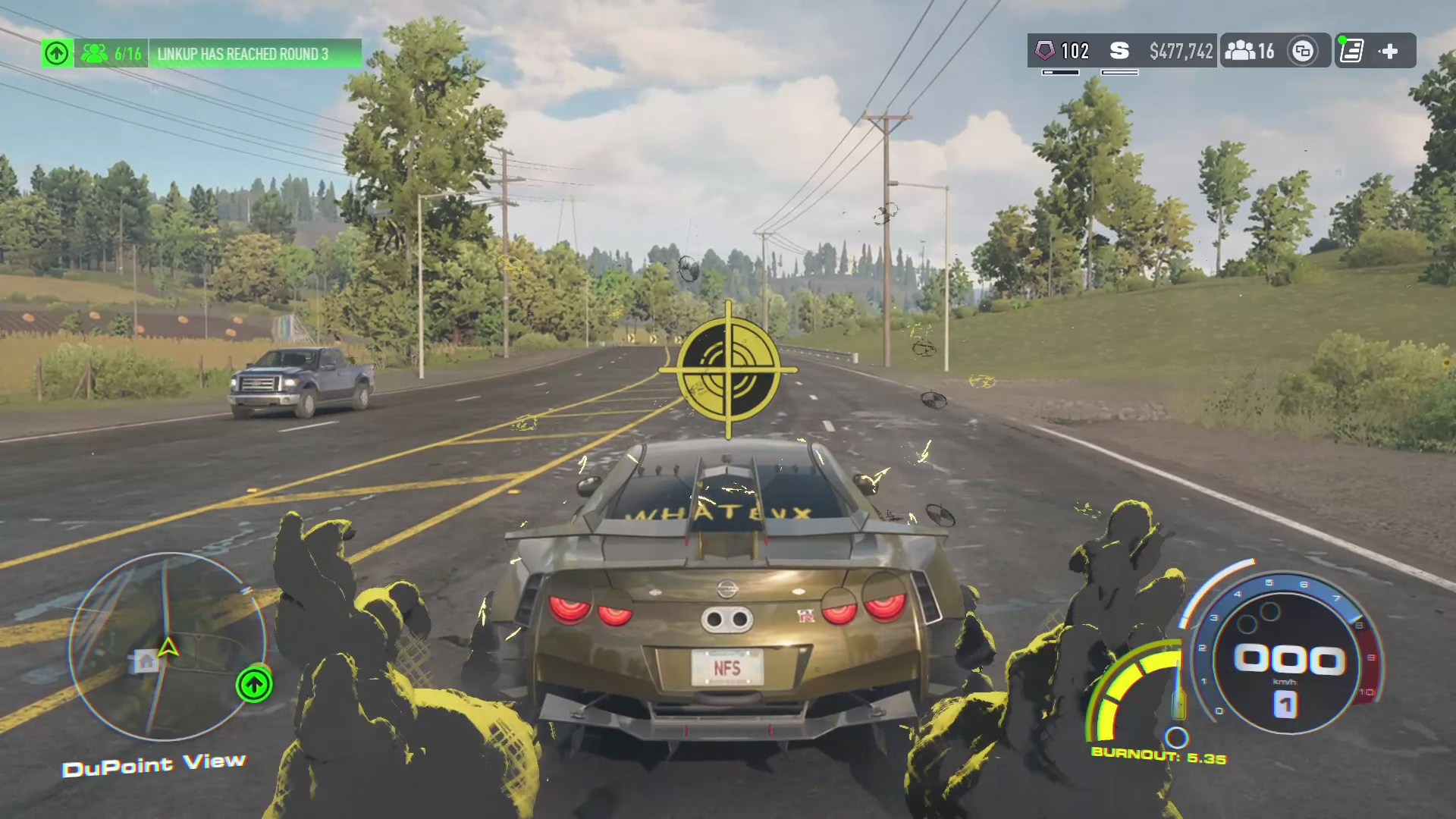Click the plus button in top bar
This screenshot has width=1456, height=819.
1389,51
